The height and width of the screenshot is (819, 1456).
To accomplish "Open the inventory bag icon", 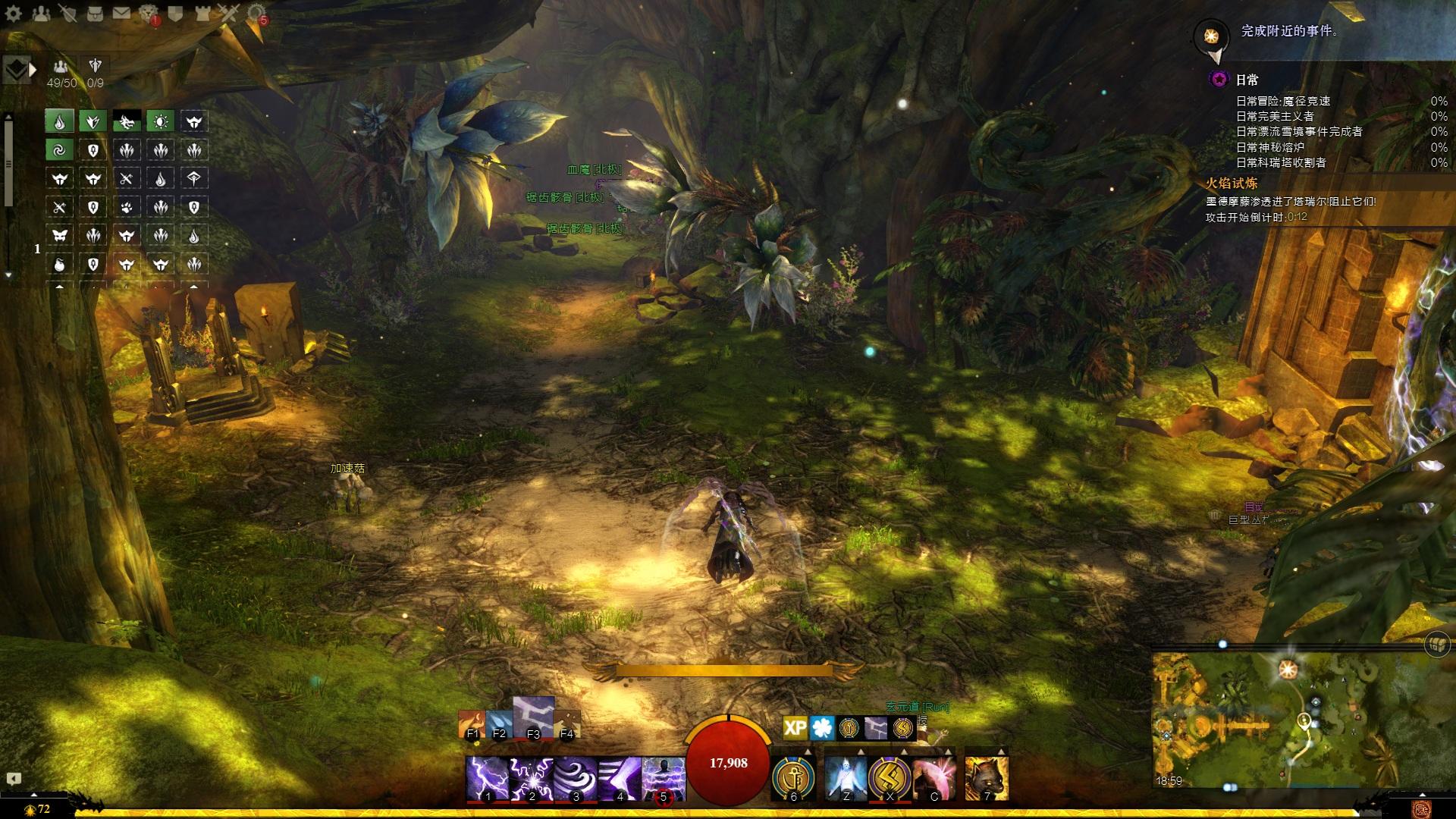I will (x=94, y=13).
